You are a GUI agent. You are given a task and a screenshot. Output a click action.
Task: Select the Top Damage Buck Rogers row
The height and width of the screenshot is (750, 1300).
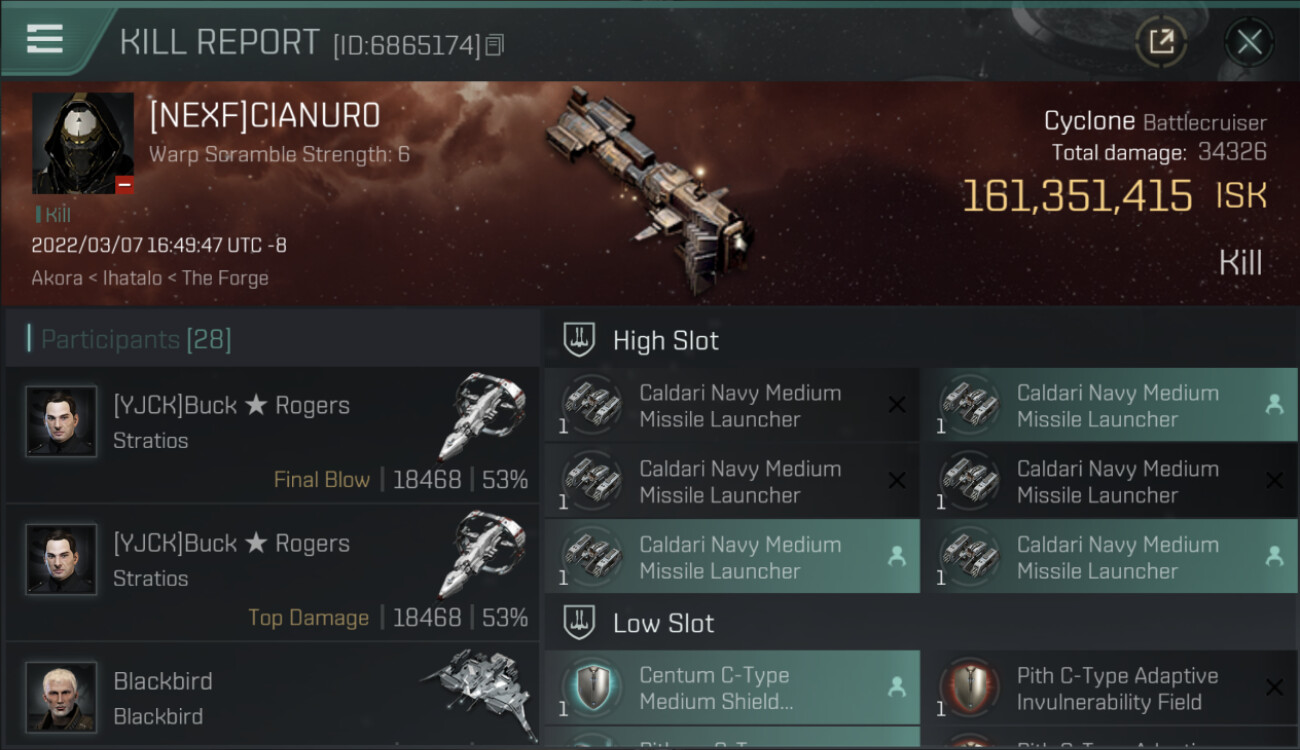pos(272,574)
